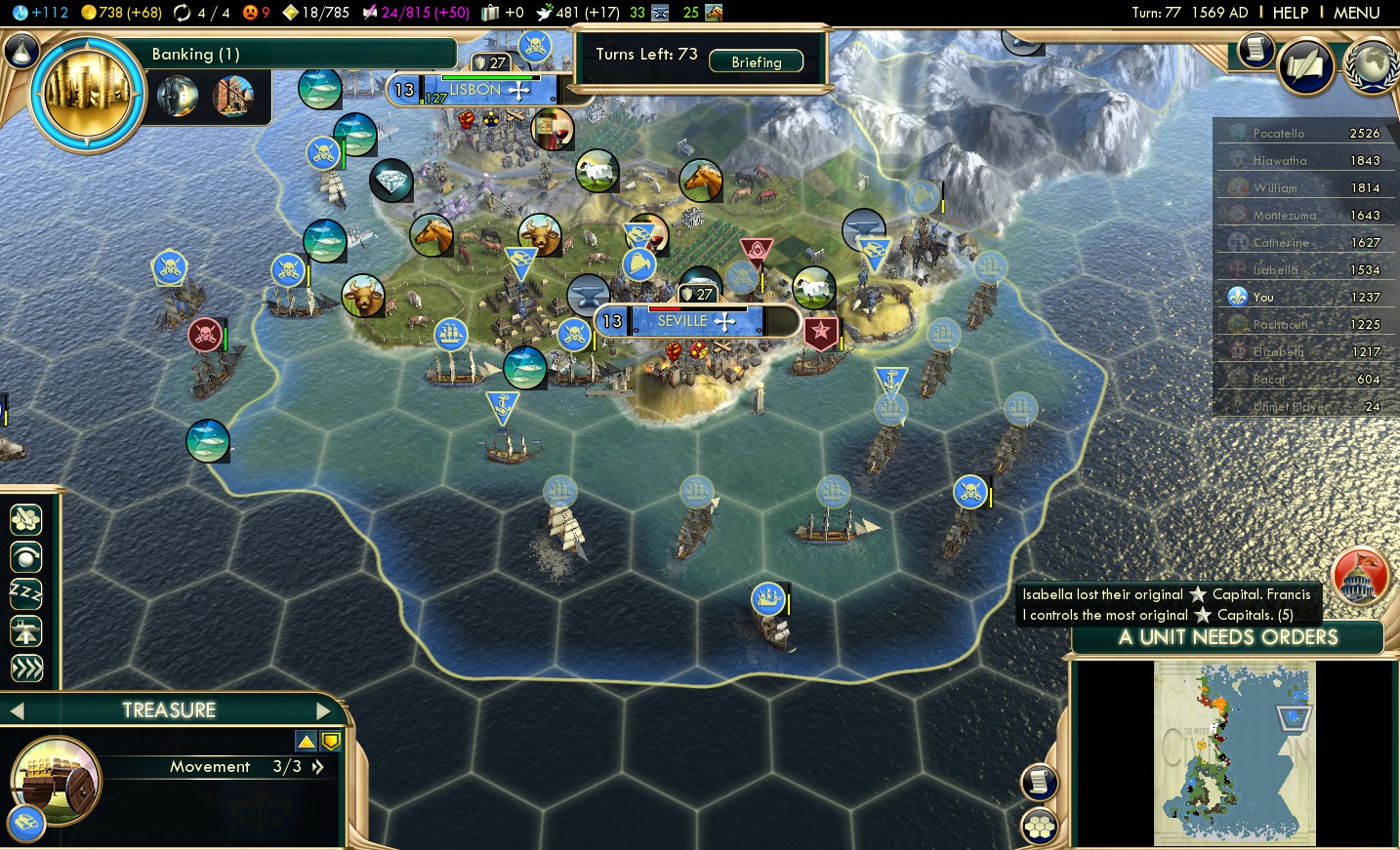
Task: Cycle to the next unit with right arrow
Action: click(323, 711)
